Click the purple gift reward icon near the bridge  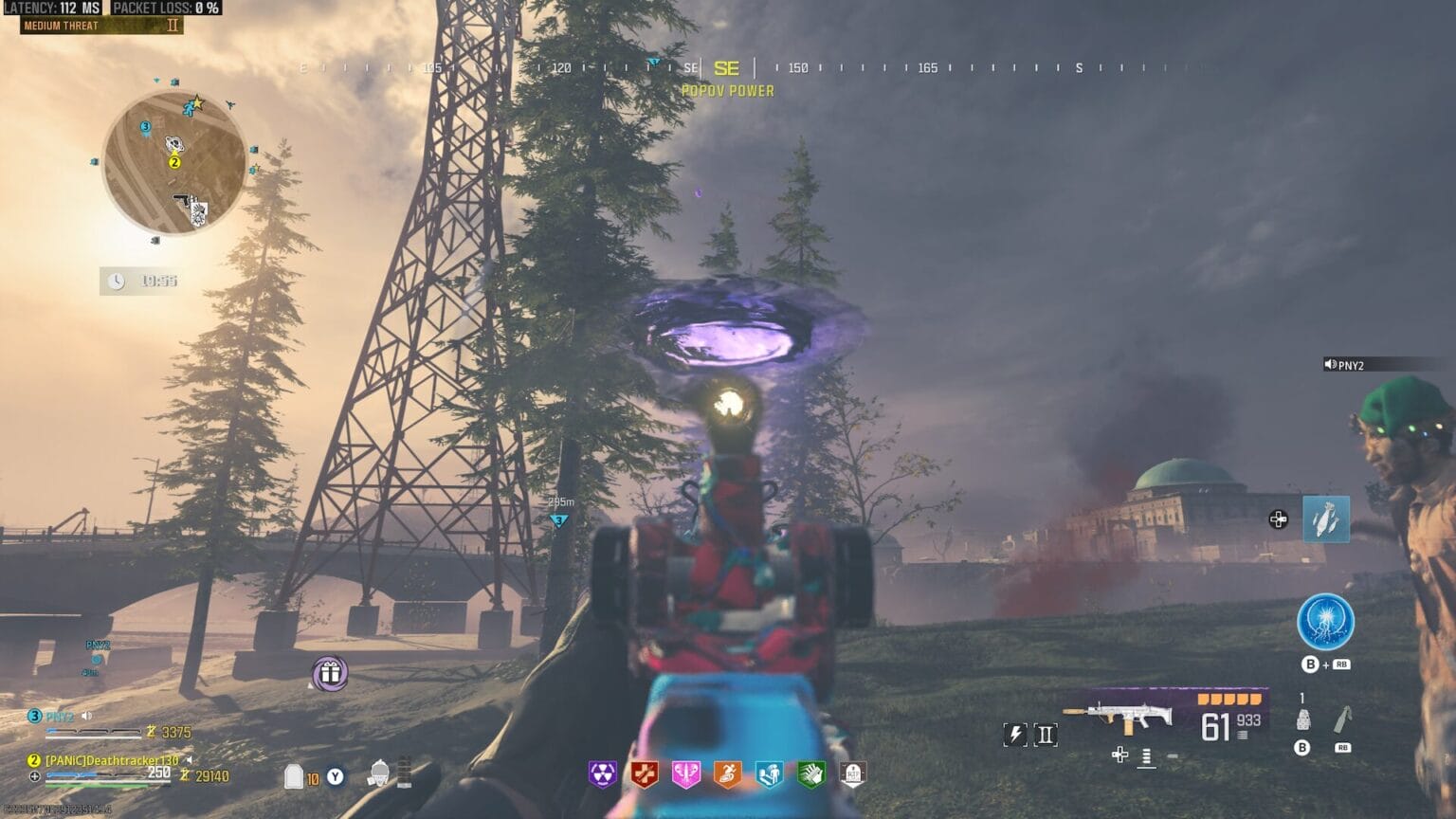tap(329, 674)
